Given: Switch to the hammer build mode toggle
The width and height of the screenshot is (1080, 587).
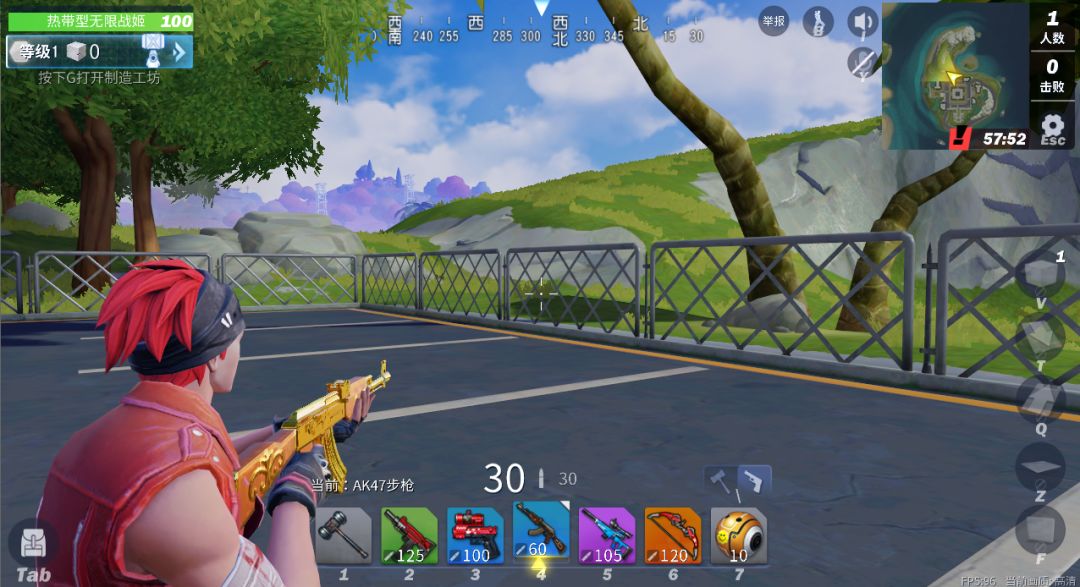Looking at the screenshot, I should click(x=721, y=480).
